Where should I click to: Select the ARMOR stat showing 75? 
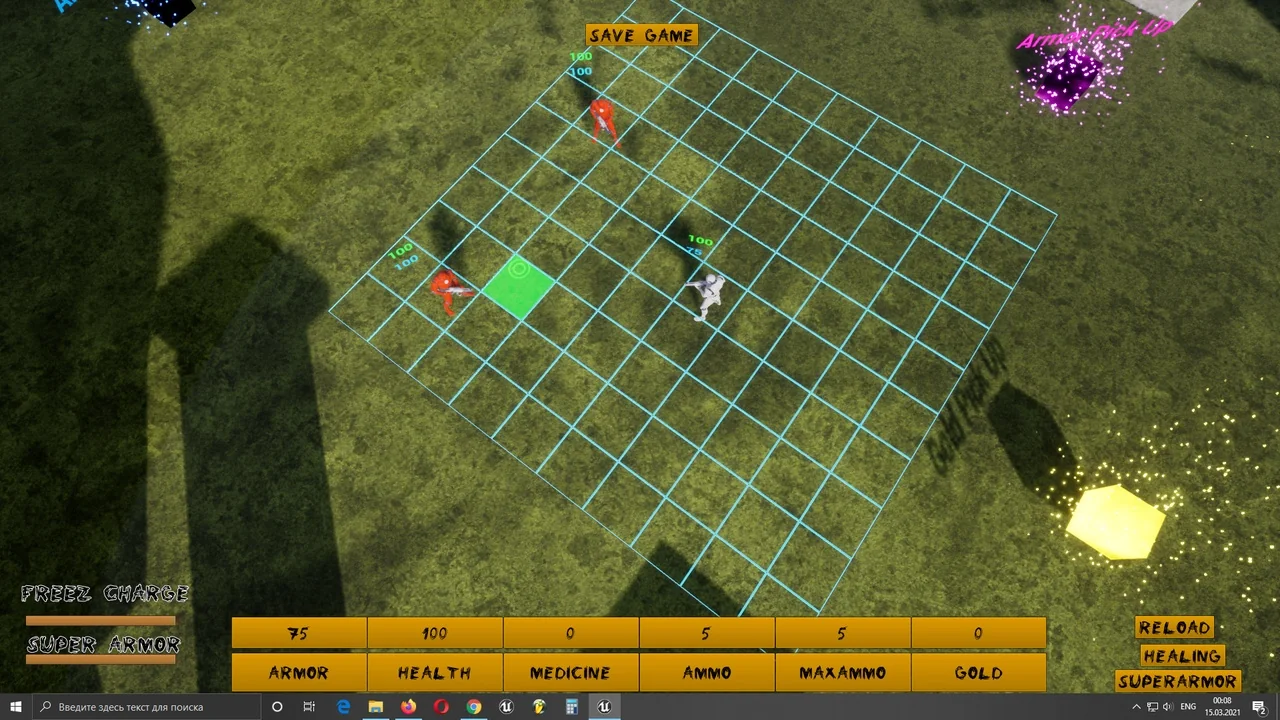click(297, 633)
